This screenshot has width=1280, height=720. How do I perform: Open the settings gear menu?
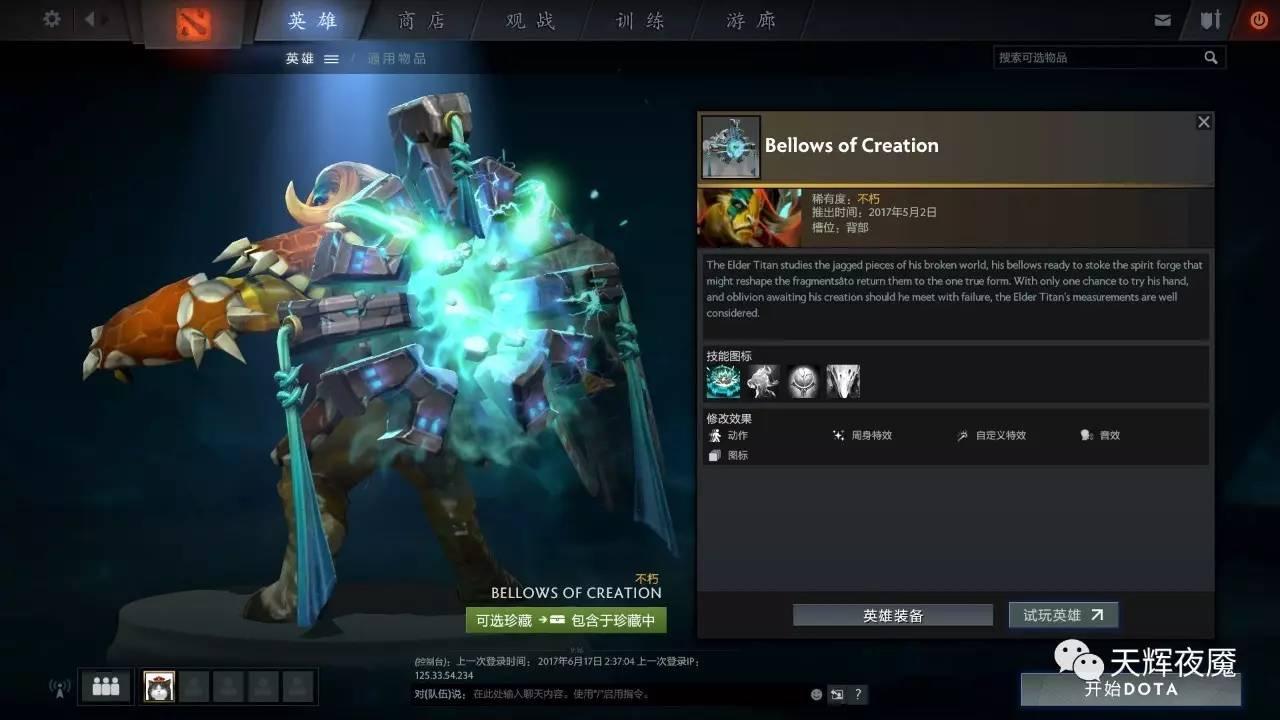[51, 17]
